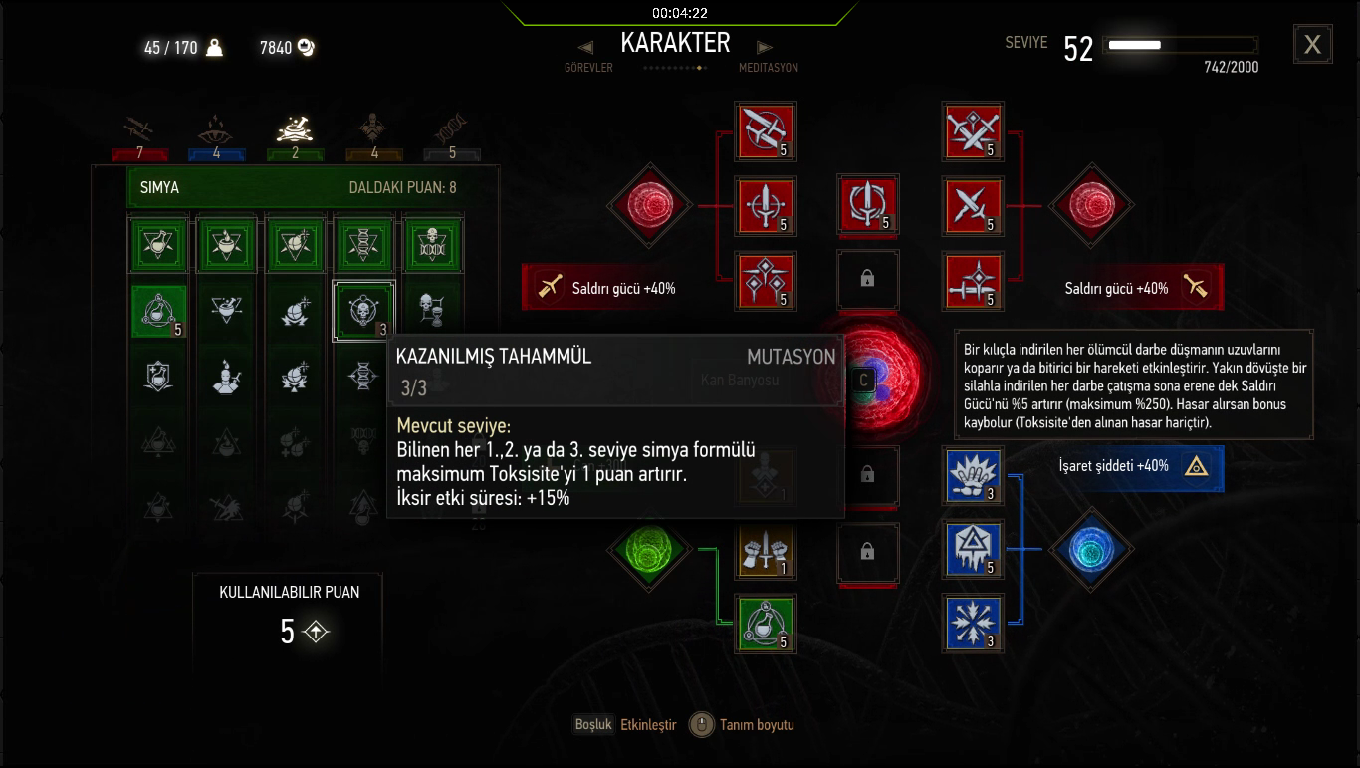Choose the equipped fists-and-sword skill slot
The width and height of the screenshot is (1360, 768).
765,549
